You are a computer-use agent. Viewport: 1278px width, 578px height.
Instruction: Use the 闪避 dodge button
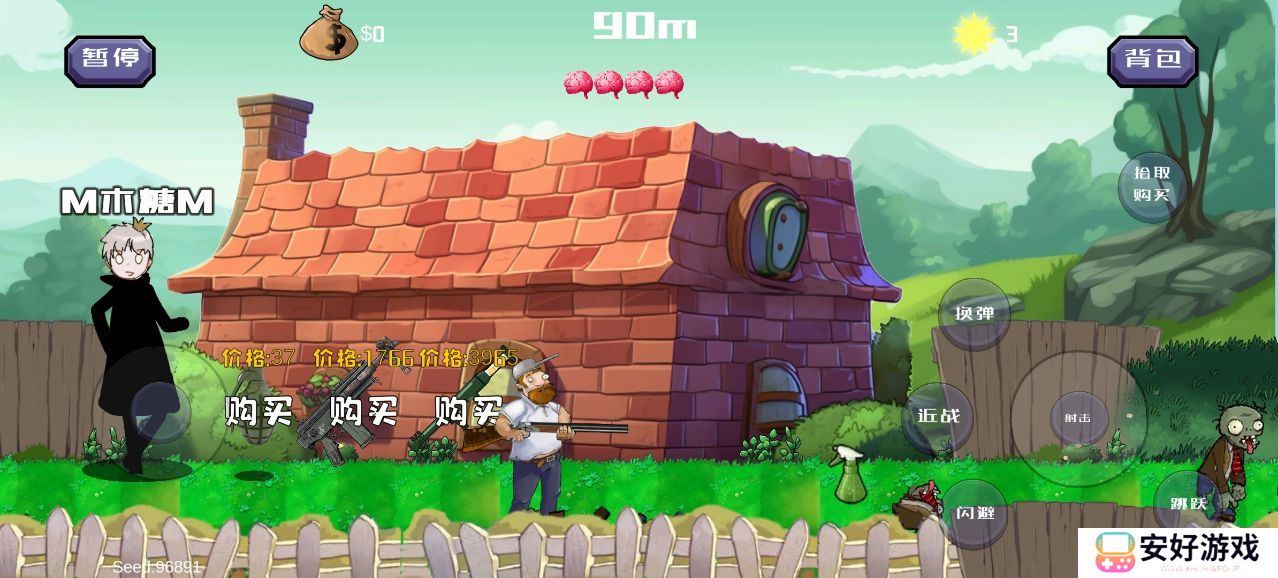pos(975,514)
